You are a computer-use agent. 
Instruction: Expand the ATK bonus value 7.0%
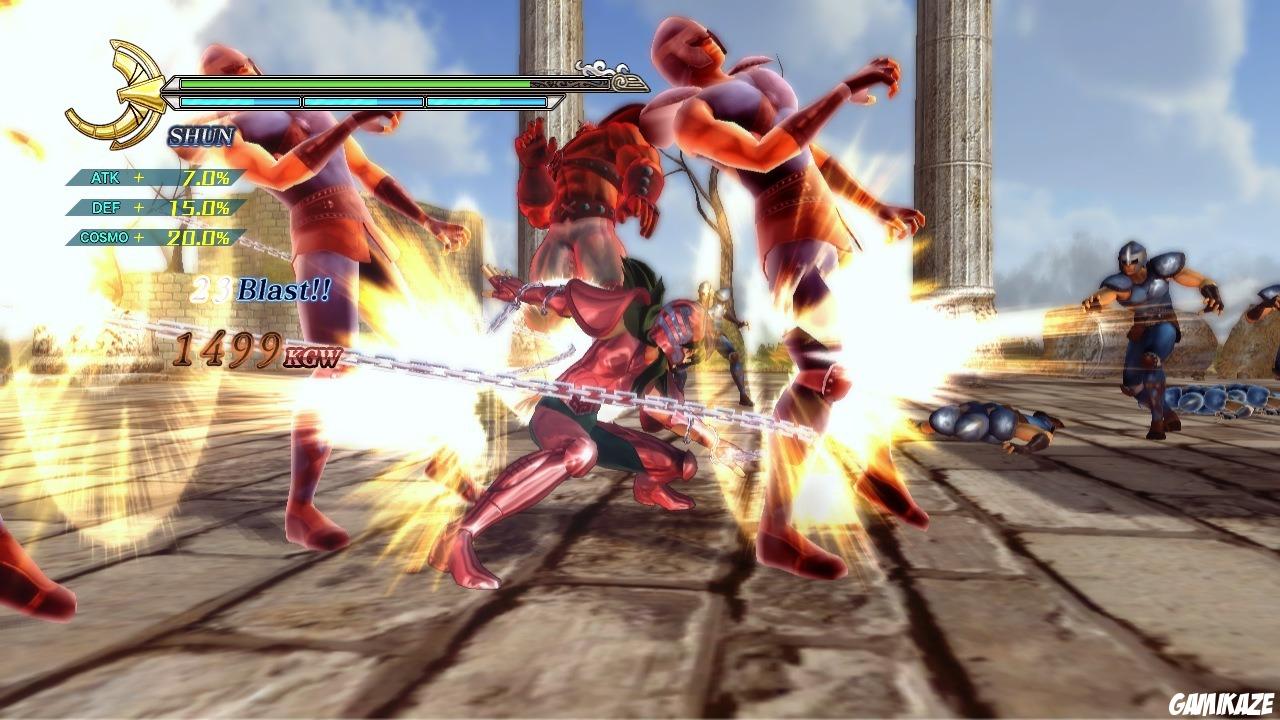pos(205,178)
